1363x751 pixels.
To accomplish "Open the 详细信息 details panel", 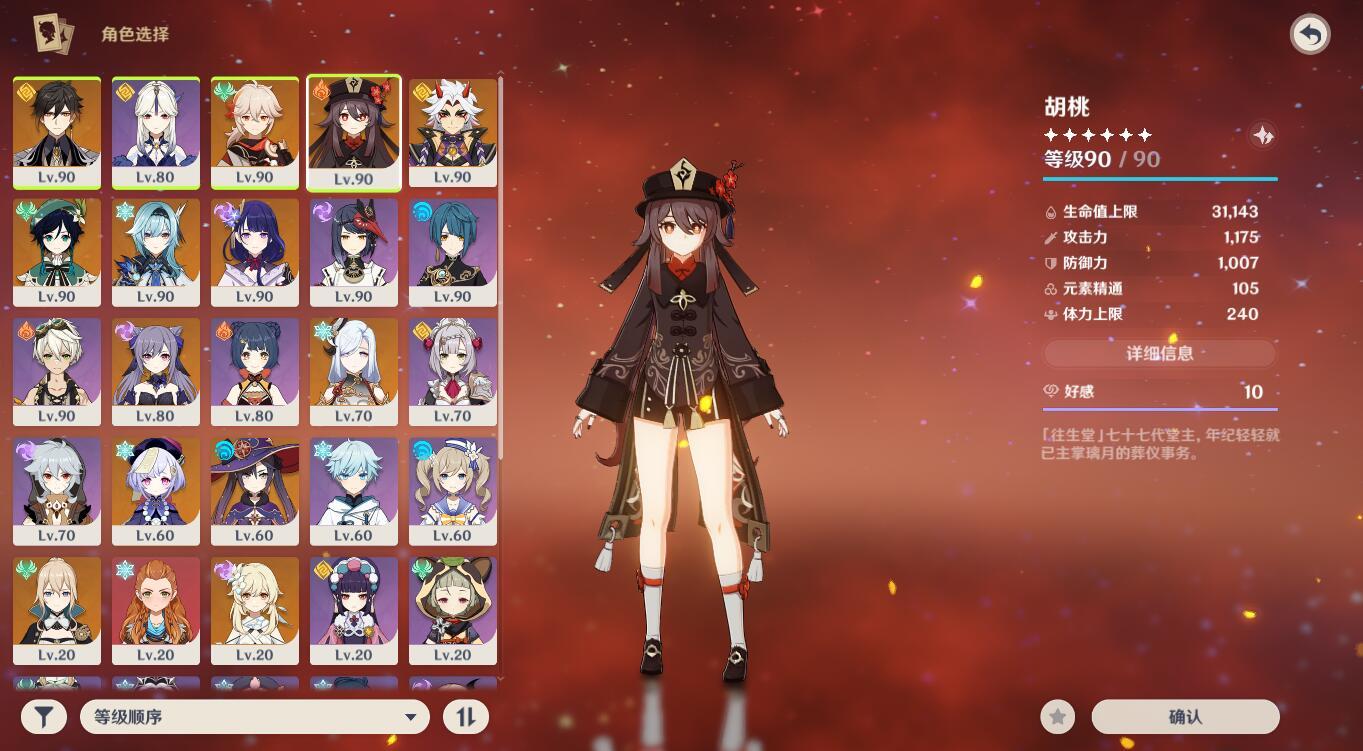I will (x=1160, y=353).
